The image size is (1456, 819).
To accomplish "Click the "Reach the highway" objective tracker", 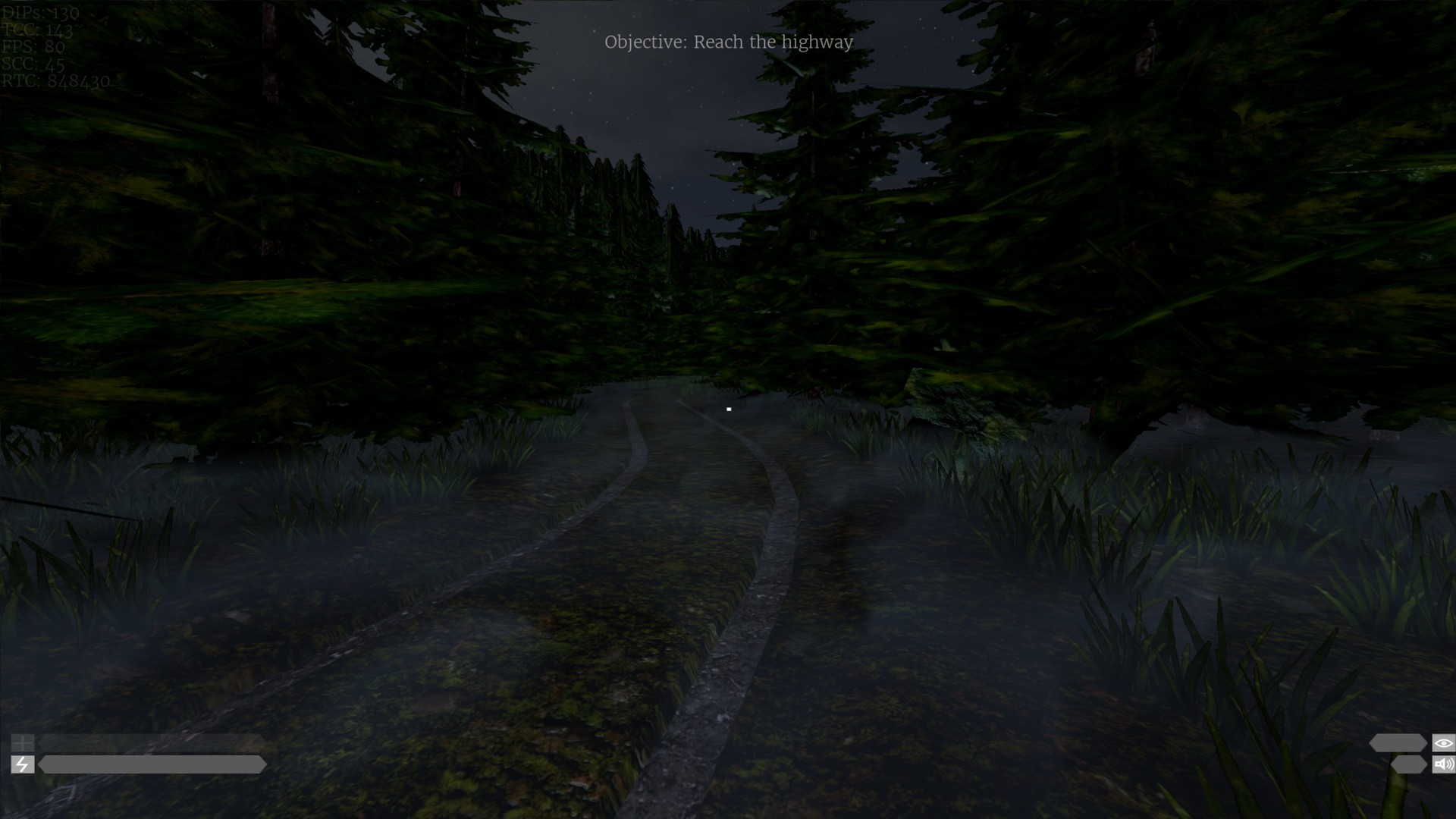I will coord(728,42).
